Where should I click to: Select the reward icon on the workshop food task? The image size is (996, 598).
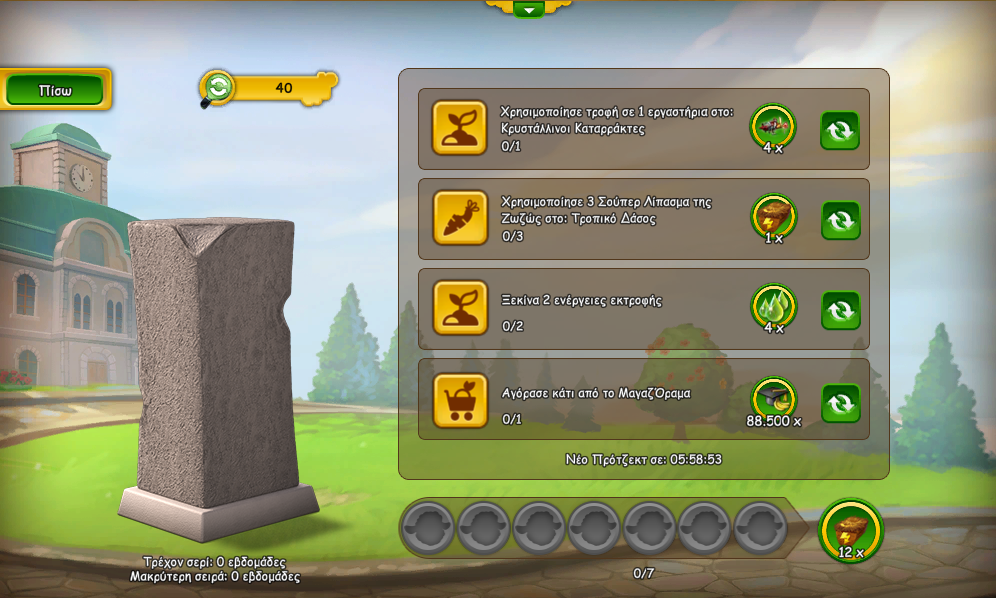tap(773, 127)
